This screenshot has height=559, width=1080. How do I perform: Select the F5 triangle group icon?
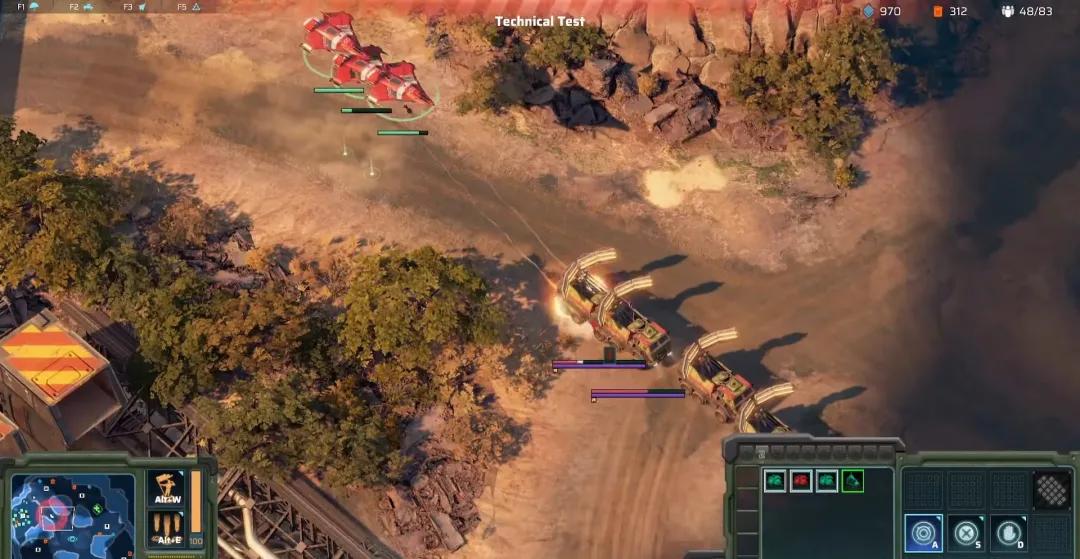tap(194, 6)
